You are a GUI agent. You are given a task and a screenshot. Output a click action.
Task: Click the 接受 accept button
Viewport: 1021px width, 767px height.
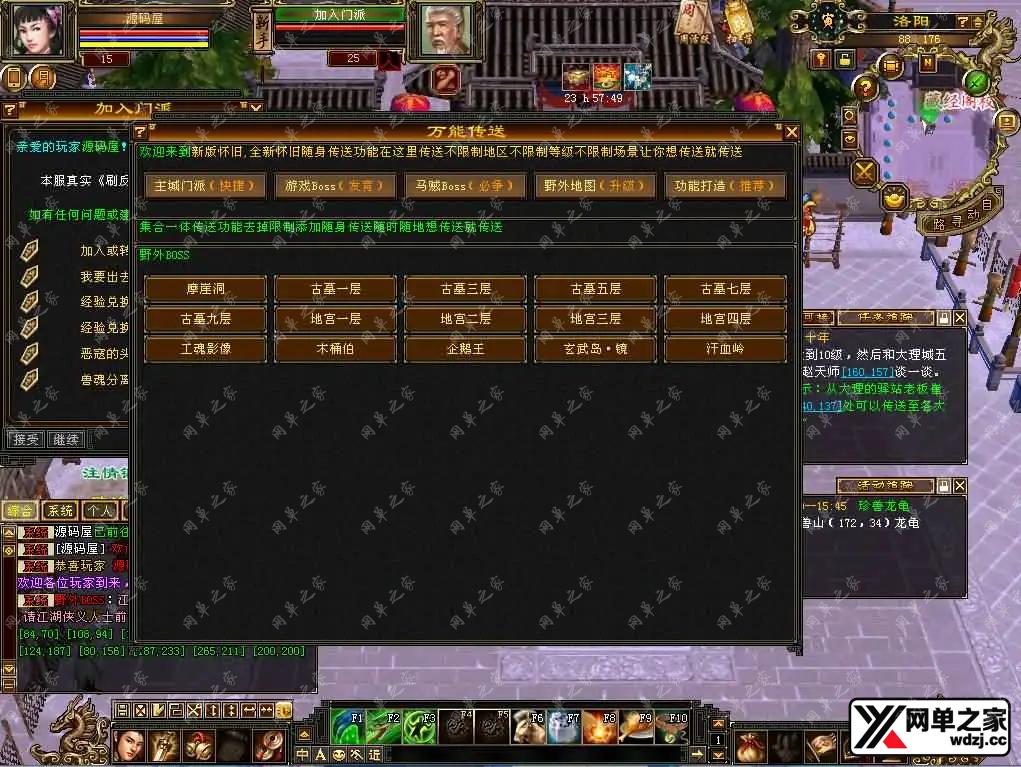26,439
